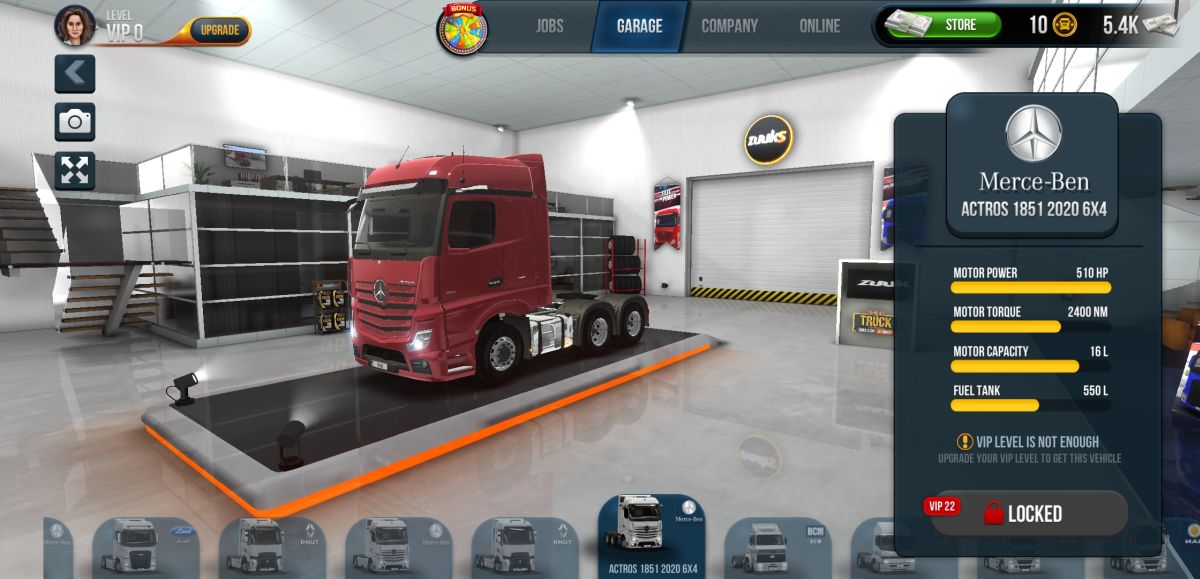Go back with the left arrow button
The width and height of the screenshot is (1200, 579).
(75, 74)
